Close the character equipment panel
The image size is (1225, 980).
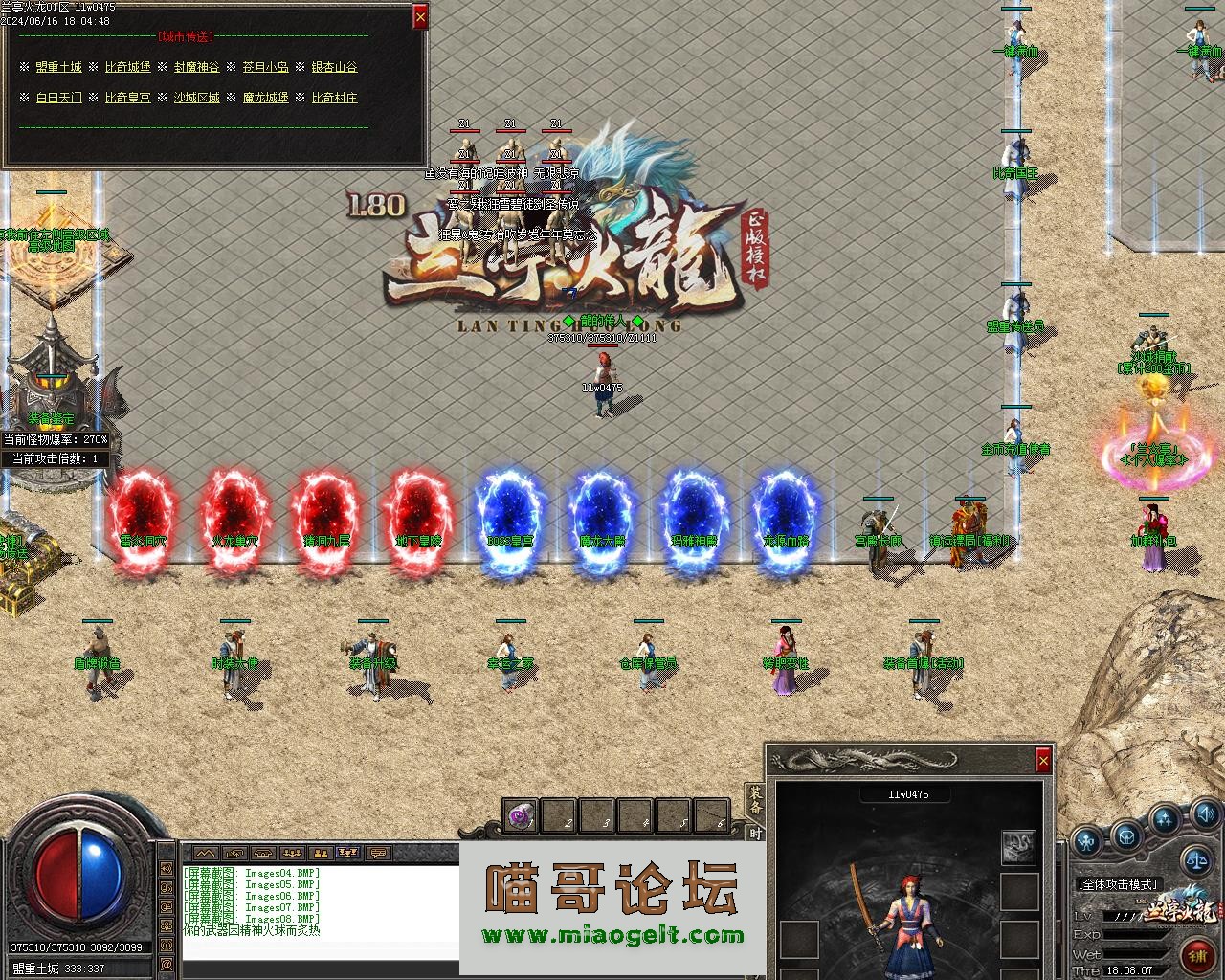(1042, 760)
